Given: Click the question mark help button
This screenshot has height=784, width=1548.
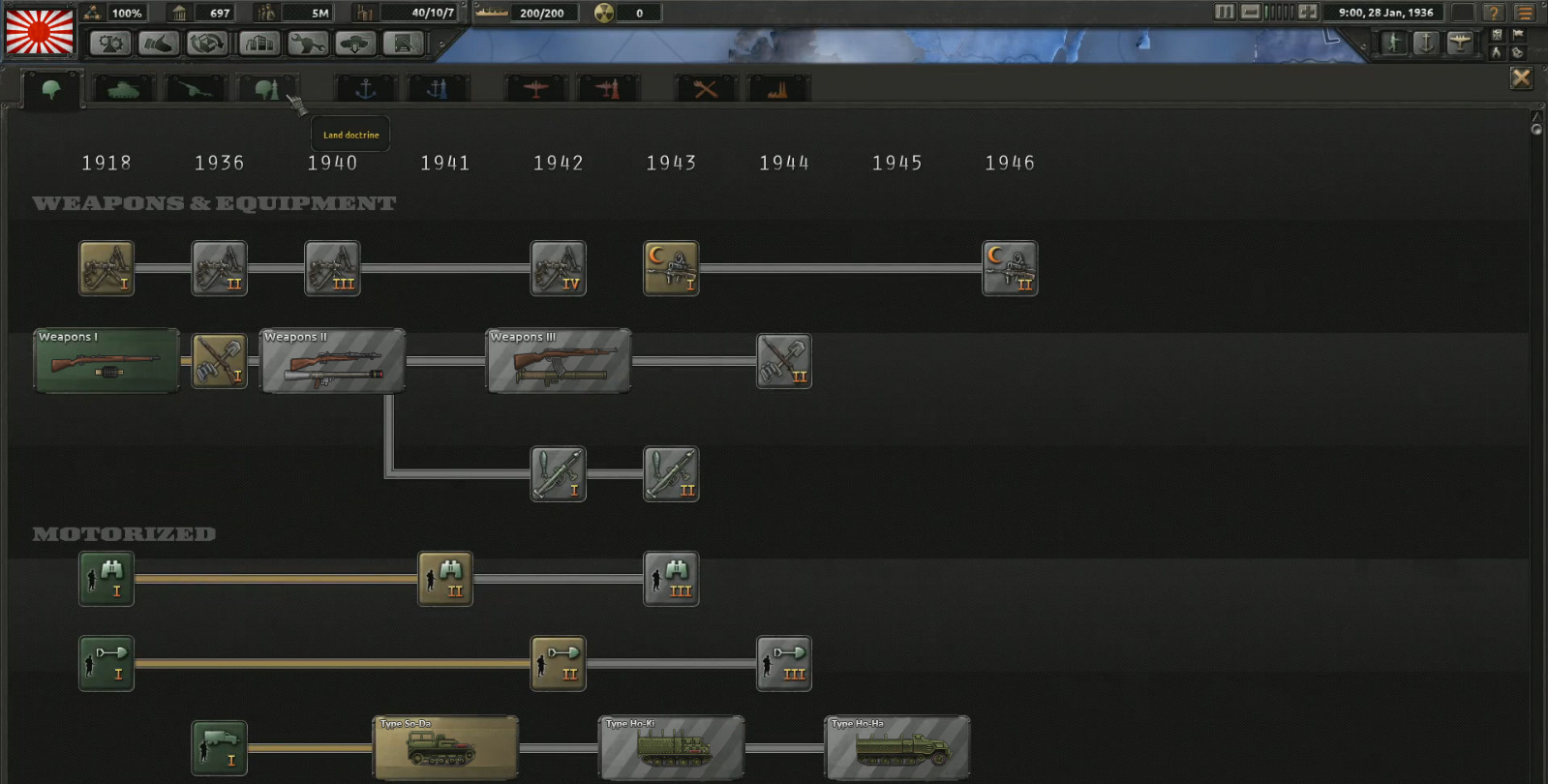Looking at the screenshot, I should pos(1495,13).
